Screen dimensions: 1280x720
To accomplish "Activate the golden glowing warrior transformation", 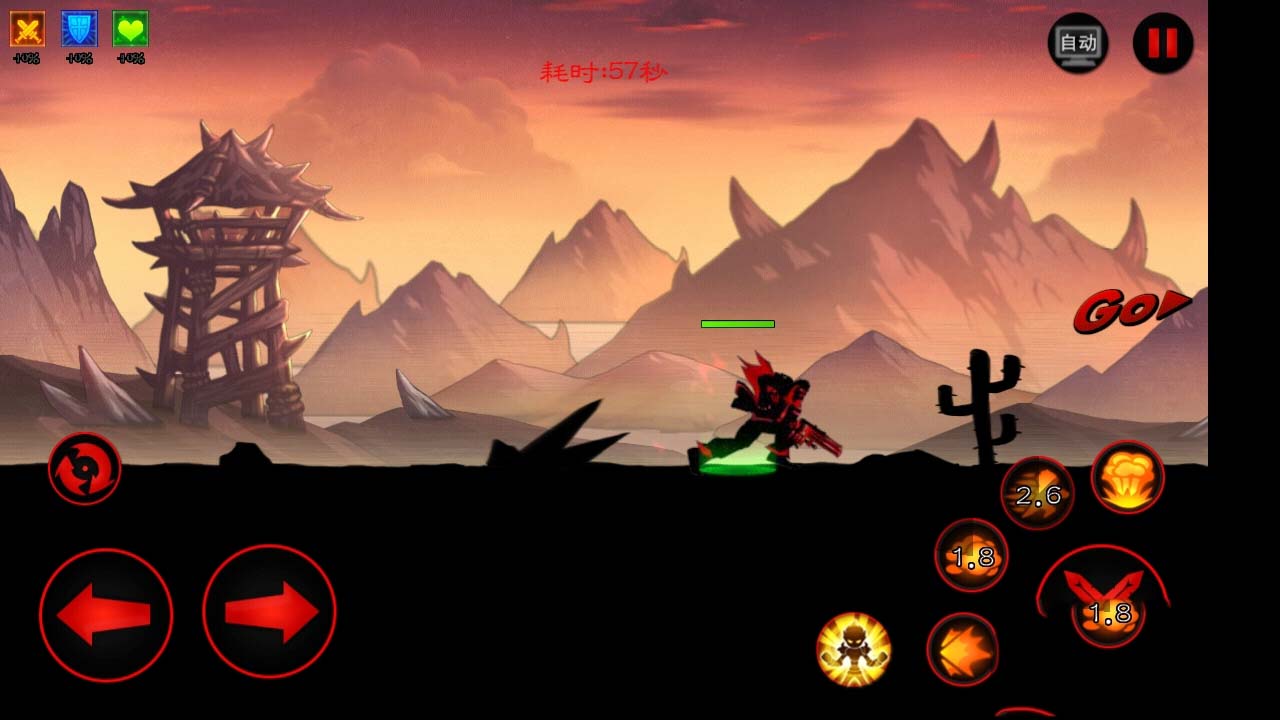I will point(853,649).
